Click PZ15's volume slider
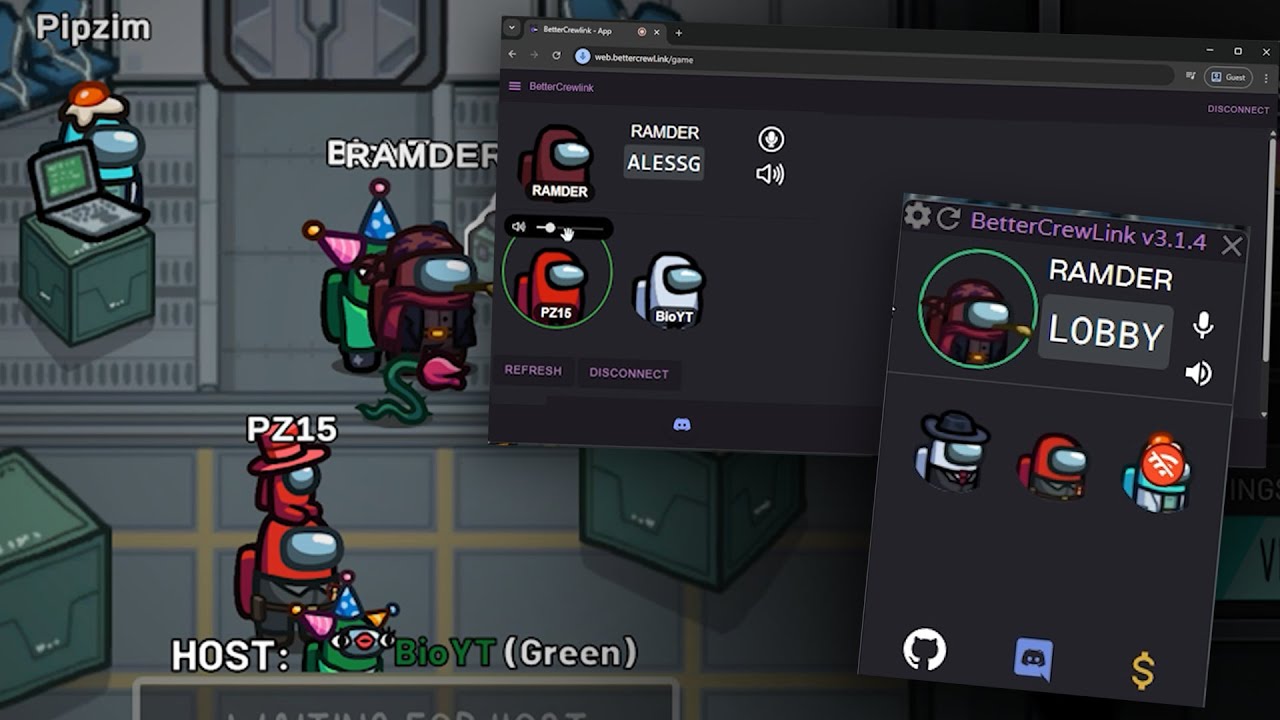The height and width of the screenshot is (720, 1280). [570, 229]
